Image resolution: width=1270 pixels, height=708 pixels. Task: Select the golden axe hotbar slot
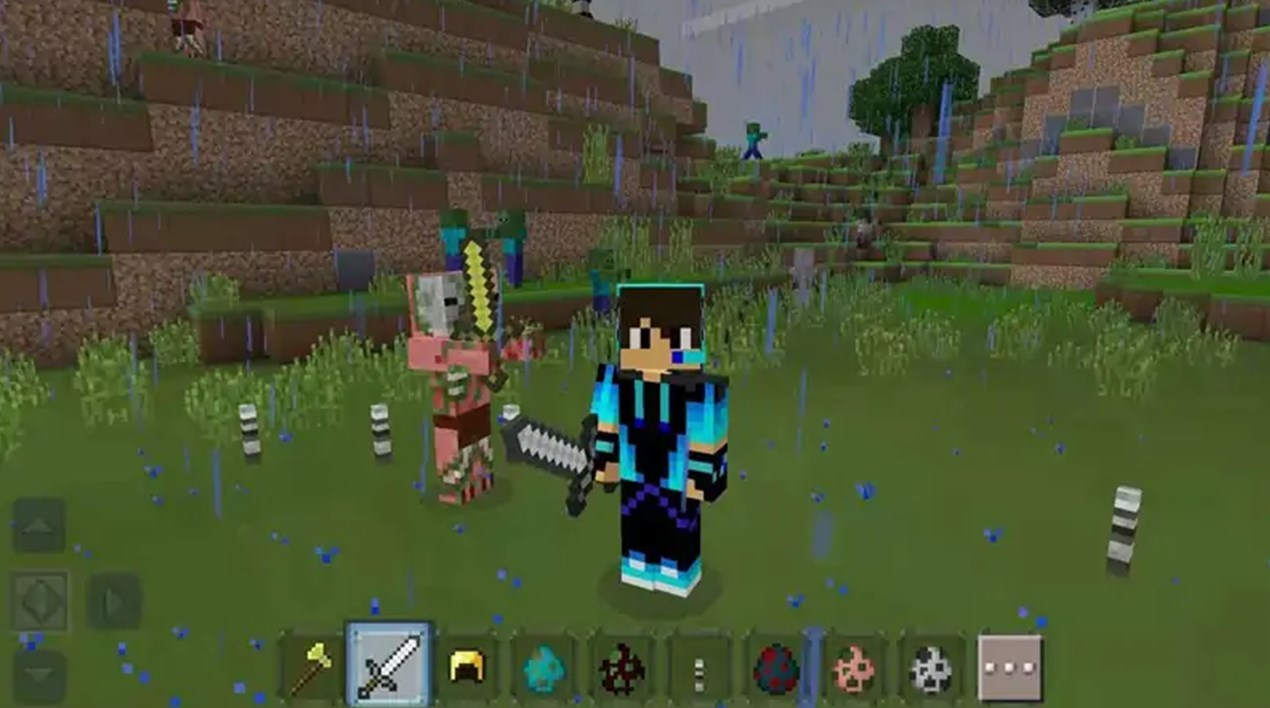[312, 667]
